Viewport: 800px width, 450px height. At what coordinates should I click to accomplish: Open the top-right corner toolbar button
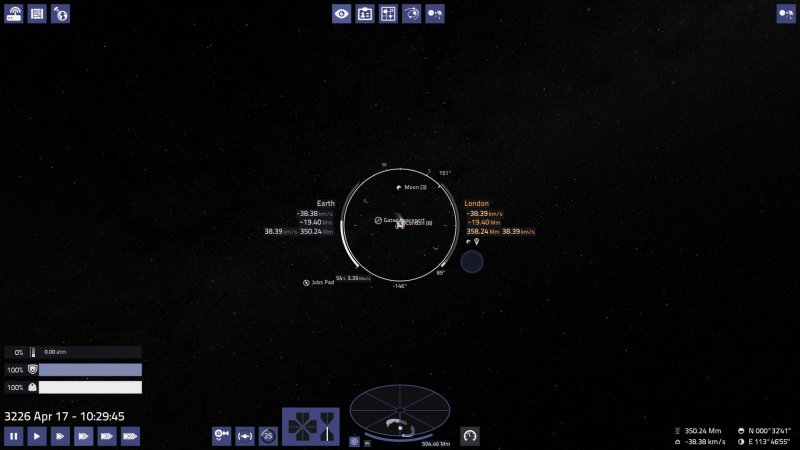coord(786,14)
